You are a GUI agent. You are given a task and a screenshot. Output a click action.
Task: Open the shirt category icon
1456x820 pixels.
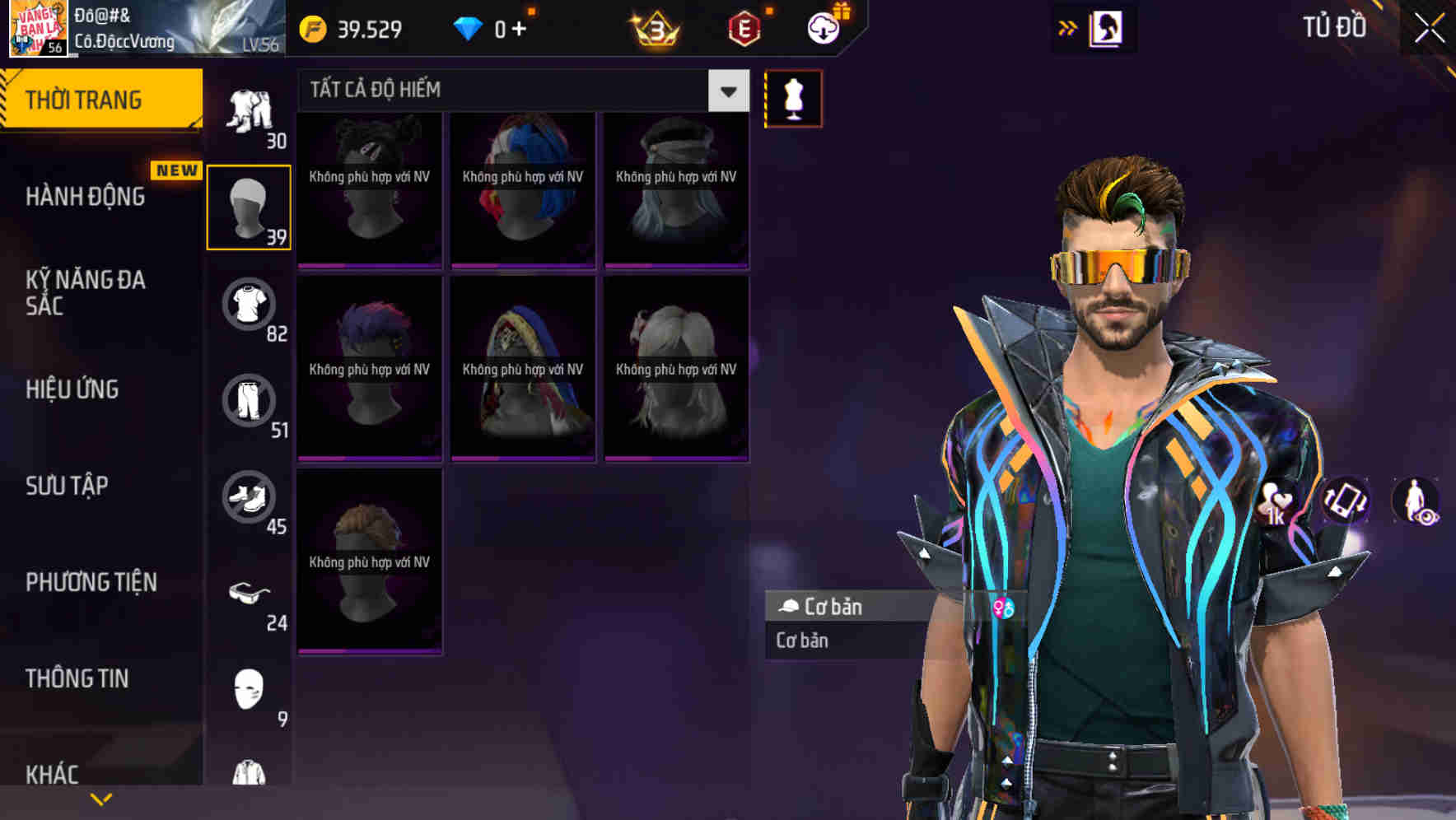(x=250, y=303)
